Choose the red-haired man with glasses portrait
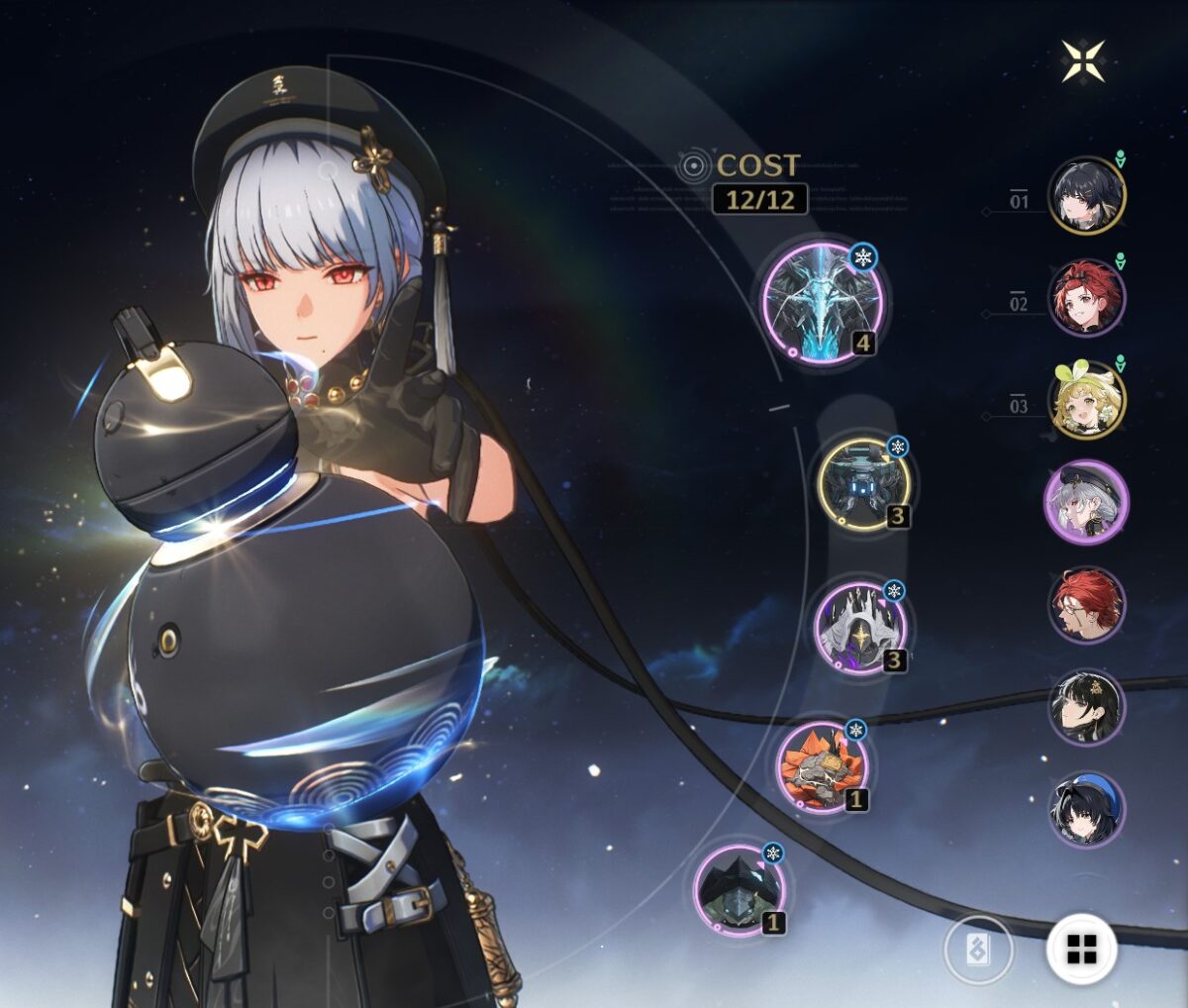Image resolution: width=1188 pixels, height=1008 pixels. (x=1087, y=605)
